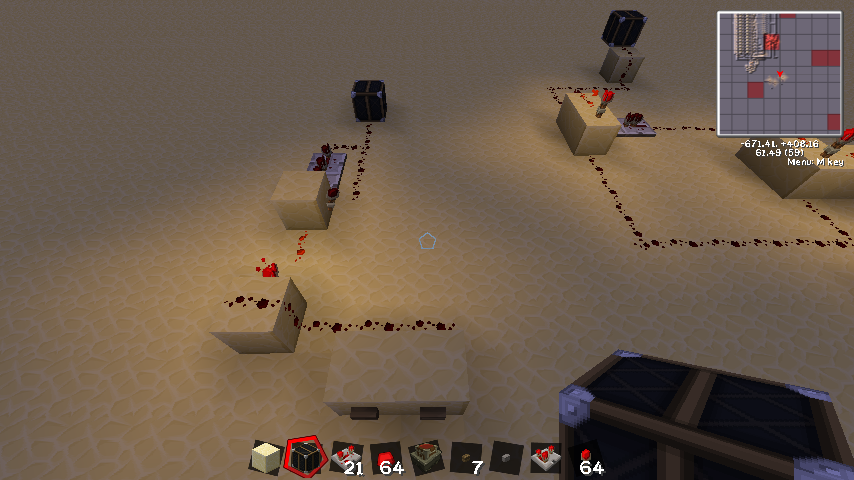Select the redstone comparator without a count
The image size is (854, 480).
[546, 458]
